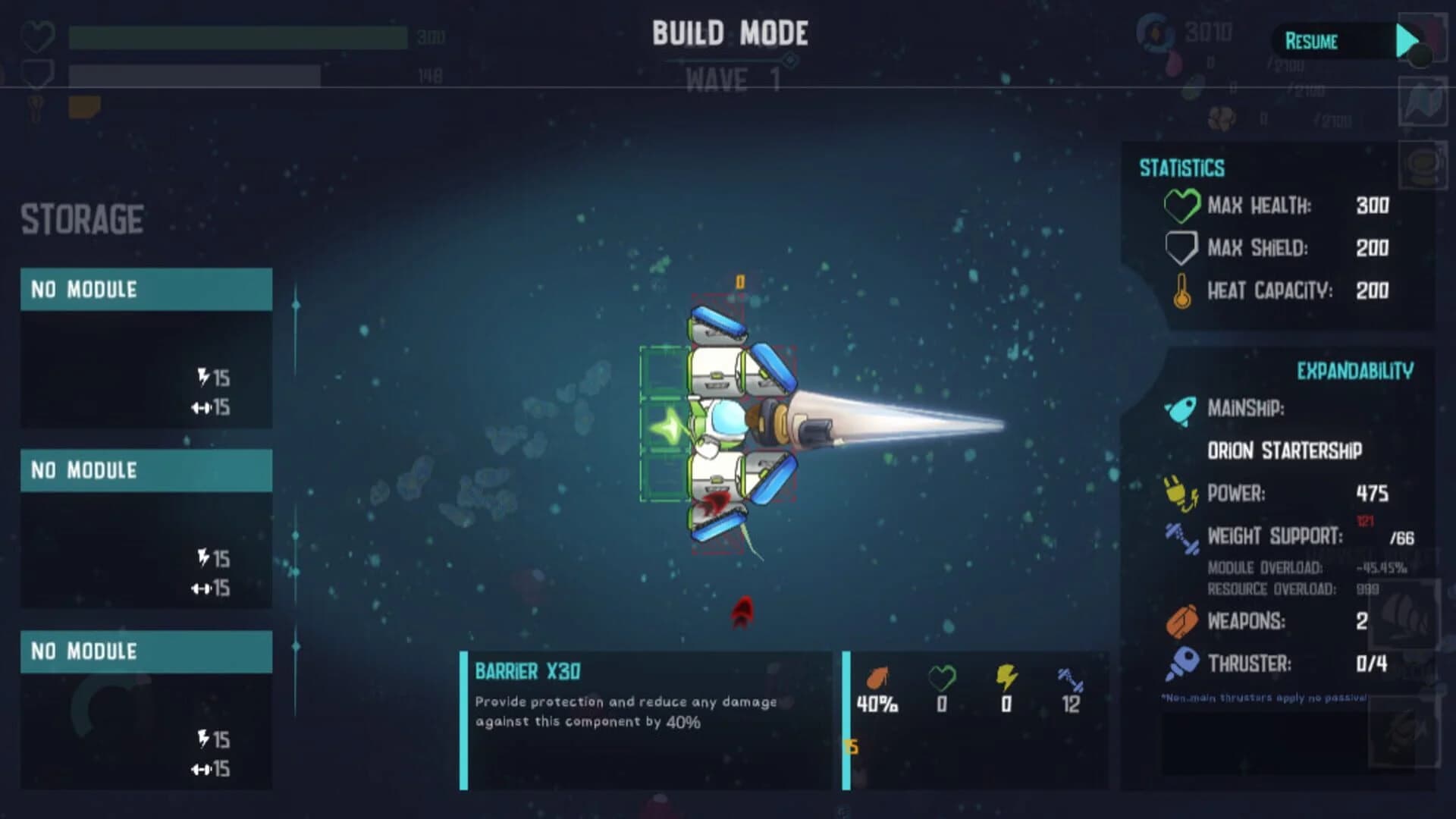Select the first NO MODULE header bar
Viewport: 1456px width, 819px height.
pyautogui.click(x=146, y=289)
